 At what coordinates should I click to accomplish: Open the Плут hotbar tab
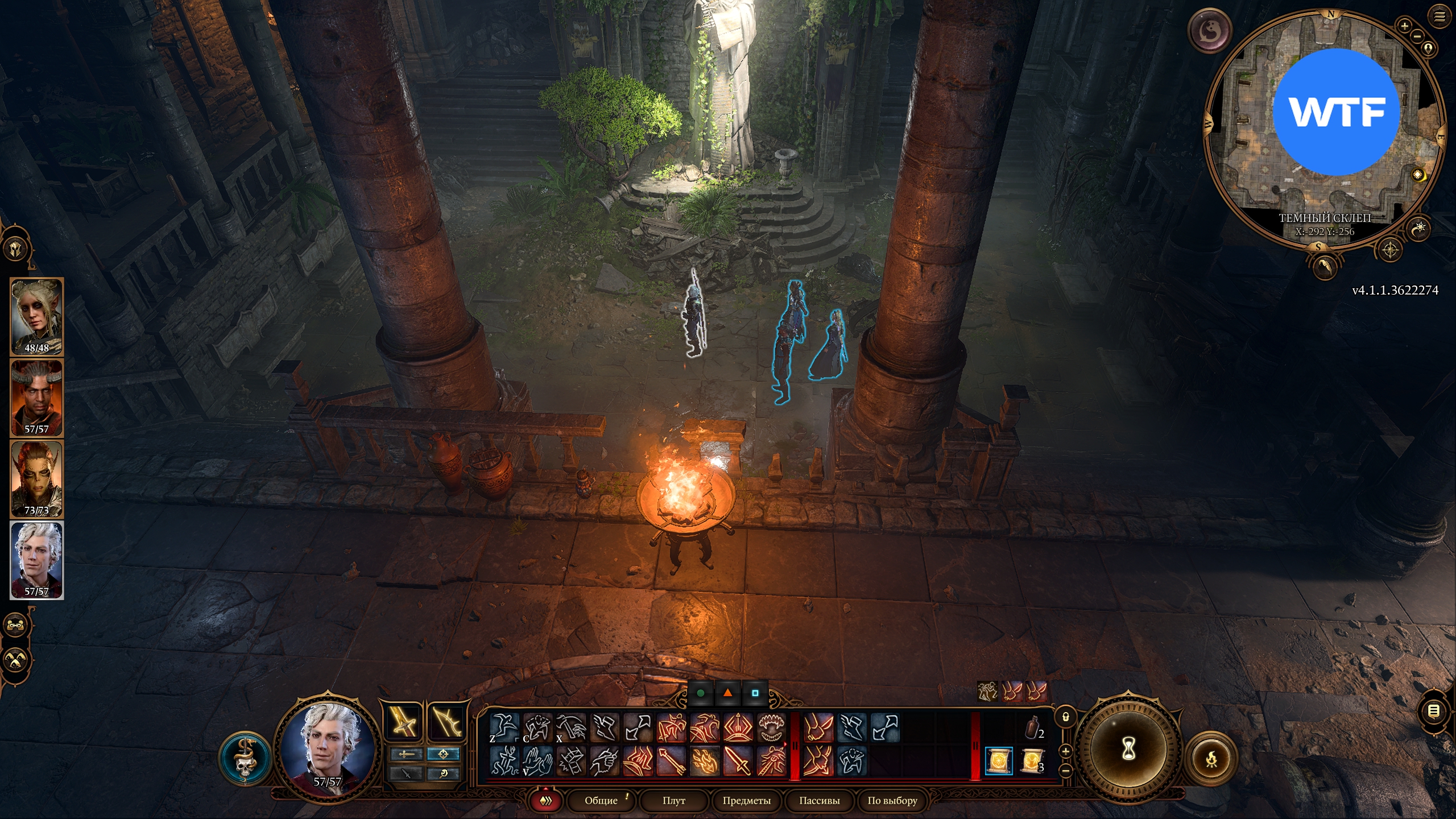pyautogui.click(x=673, y=800)
